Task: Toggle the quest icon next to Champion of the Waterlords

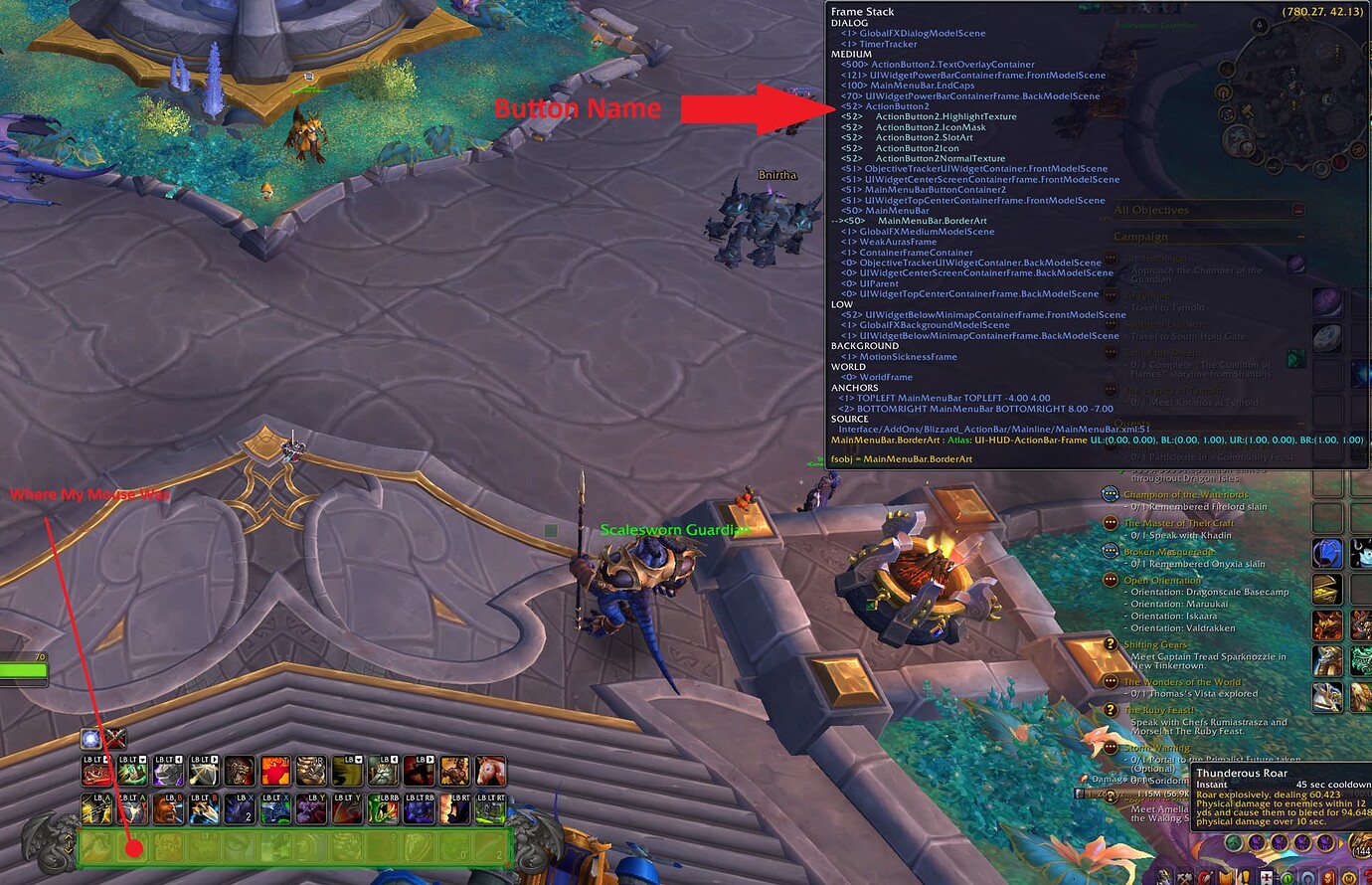Action: 1110,494
